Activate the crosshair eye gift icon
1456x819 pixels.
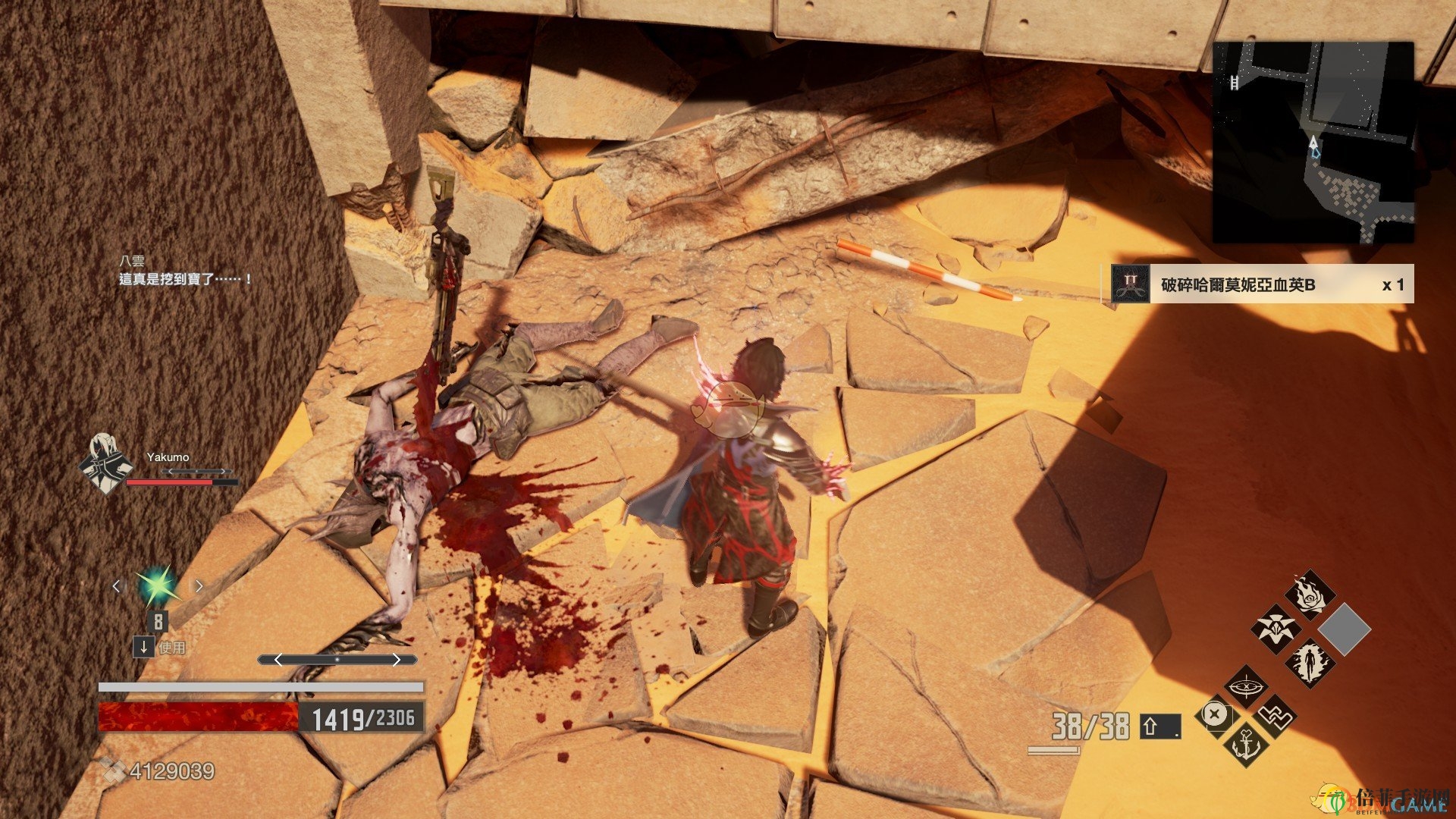[1245, 687]
